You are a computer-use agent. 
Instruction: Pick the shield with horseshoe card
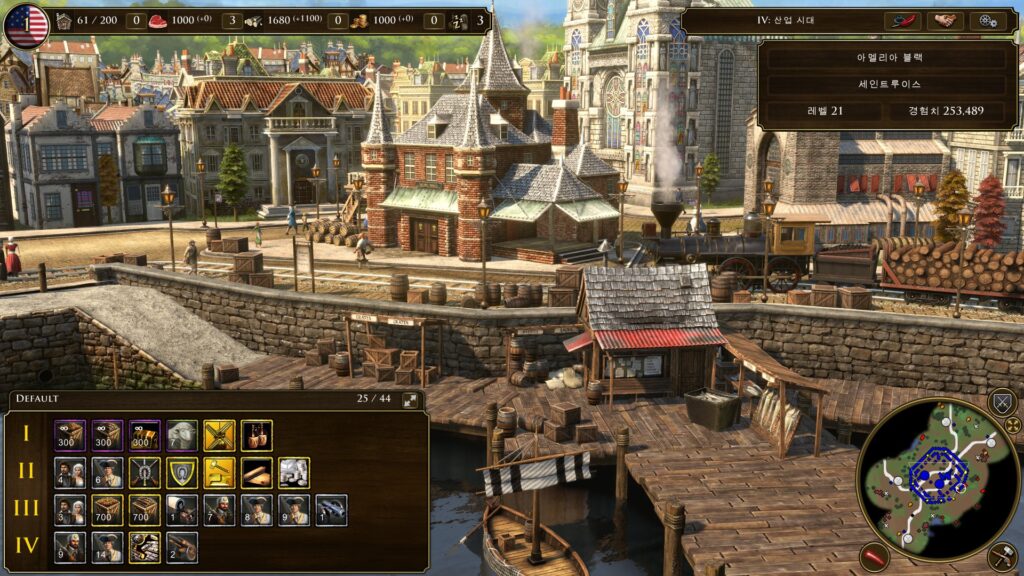tap(181, 473)
